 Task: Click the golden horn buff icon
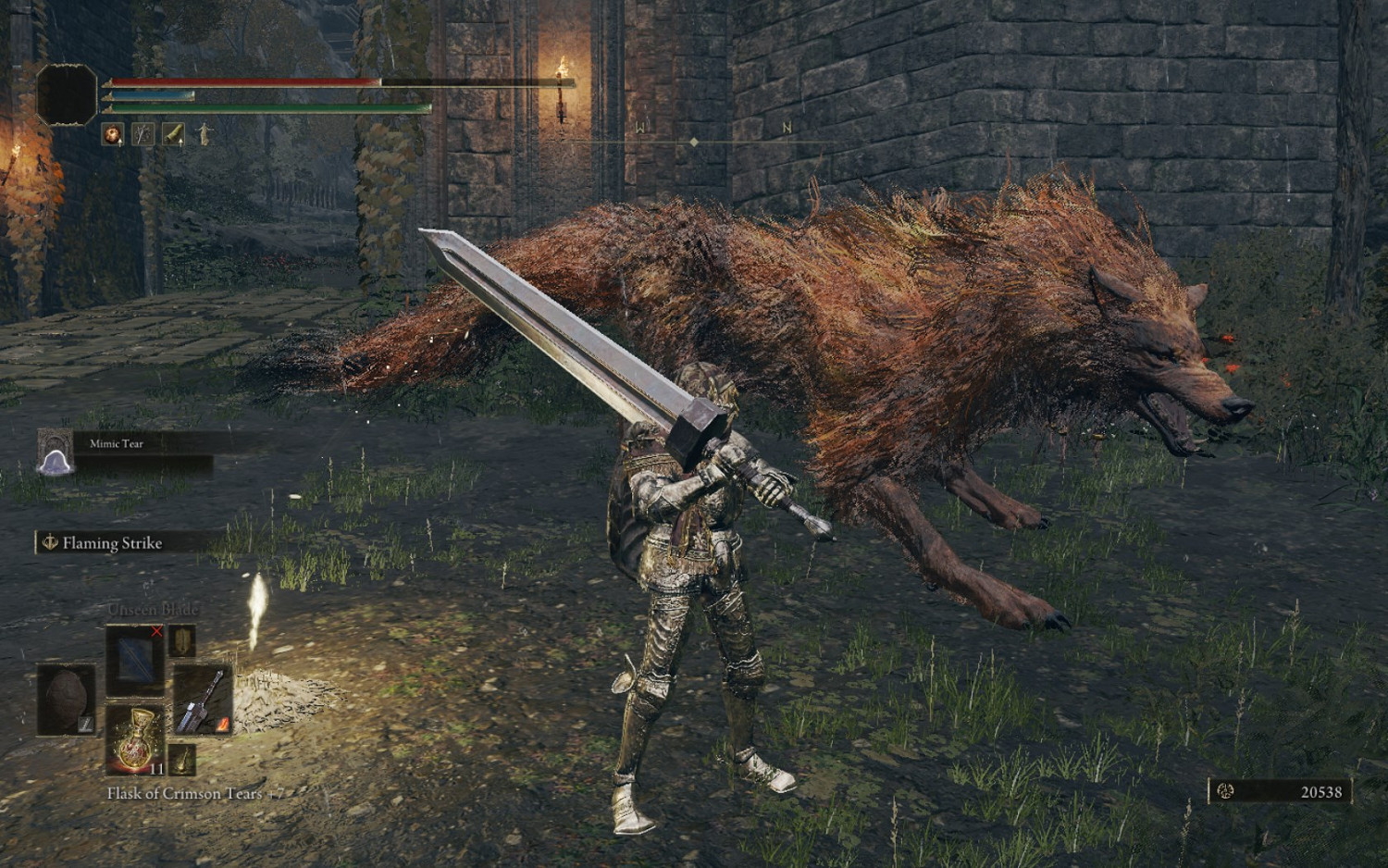(172, 134)
